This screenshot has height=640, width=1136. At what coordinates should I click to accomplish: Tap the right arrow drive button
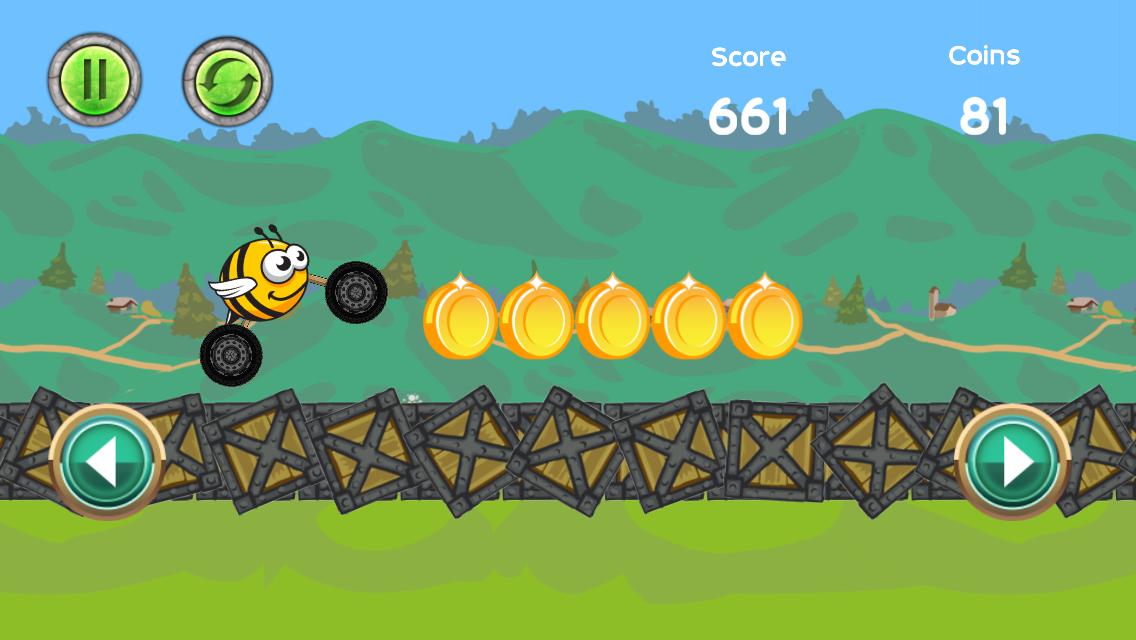click(1013, 461)
